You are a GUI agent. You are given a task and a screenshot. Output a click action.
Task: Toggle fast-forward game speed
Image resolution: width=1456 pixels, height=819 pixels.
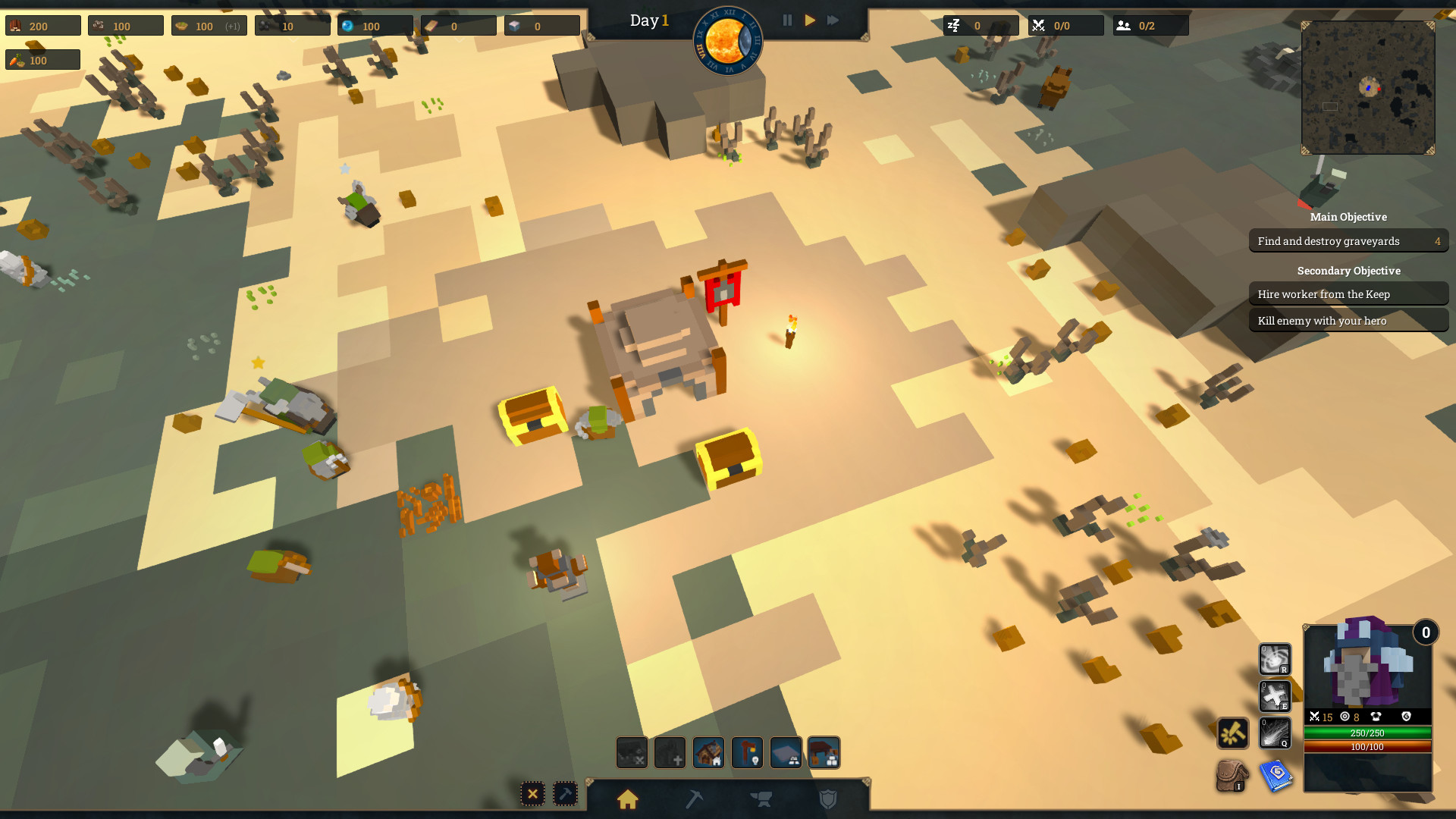(x=833, y=20)
